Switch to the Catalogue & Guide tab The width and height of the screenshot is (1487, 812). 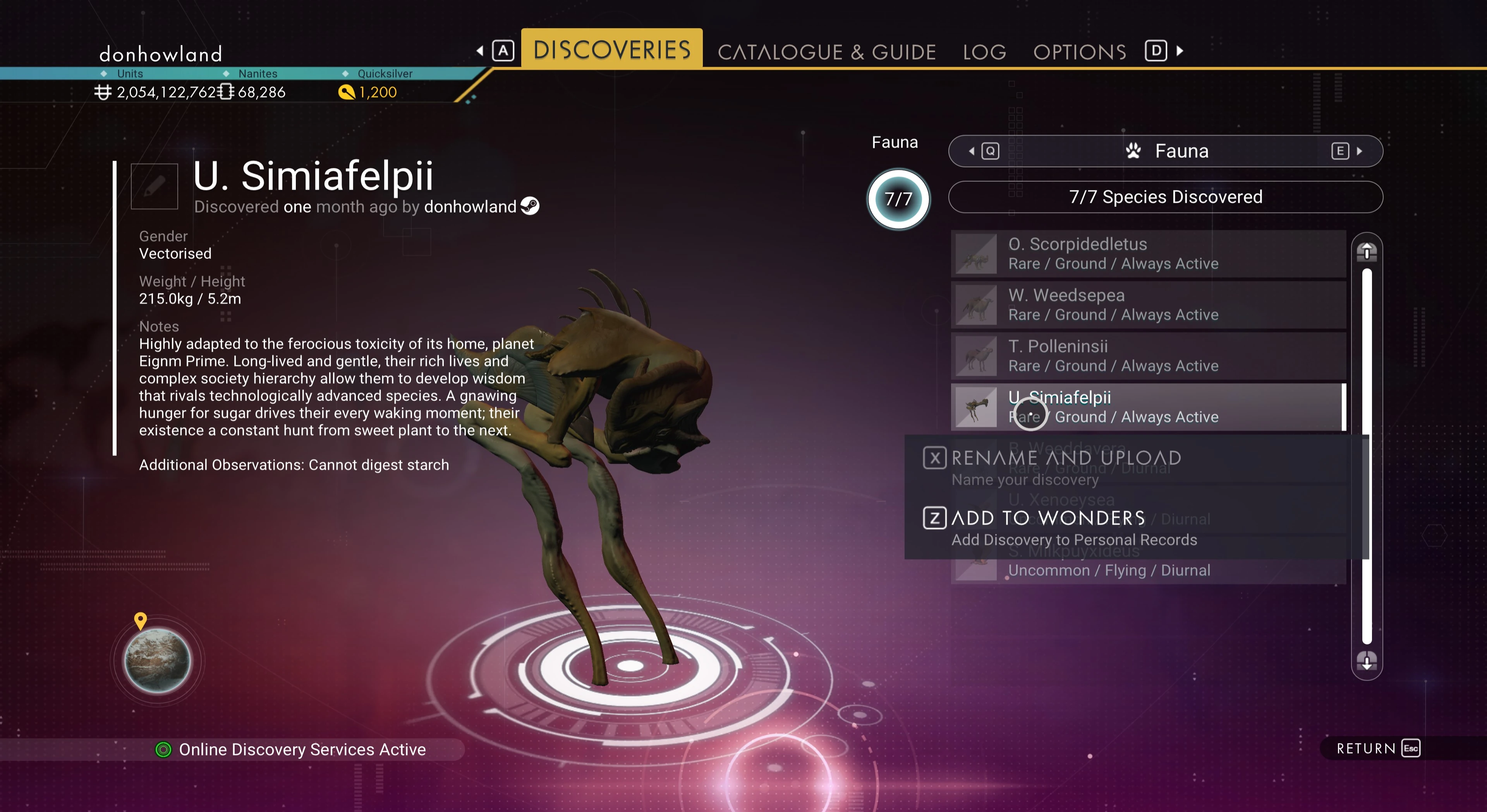[826, 52]
